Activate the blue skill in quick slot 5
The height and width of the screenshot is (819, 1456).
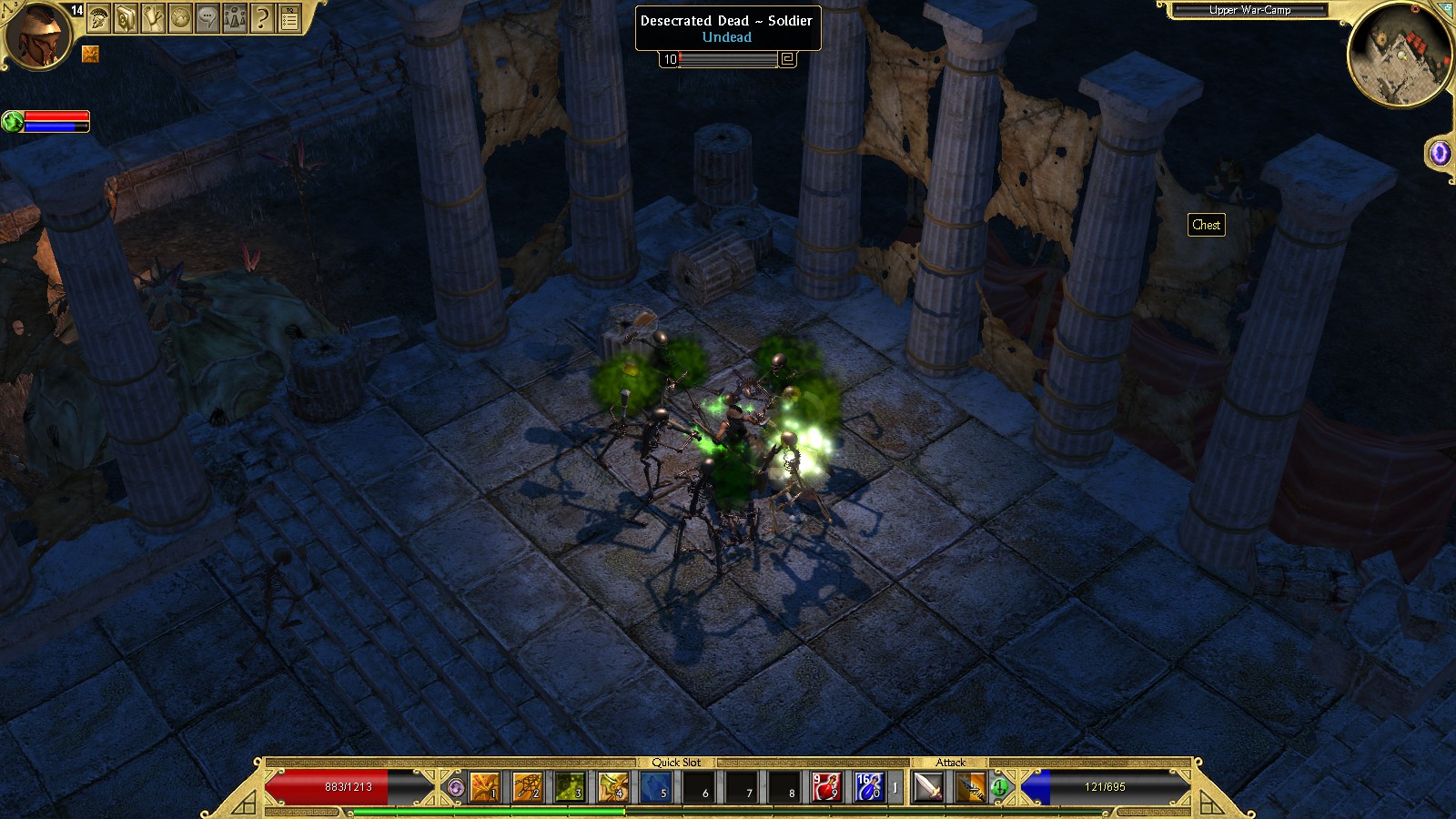(655, 787)
